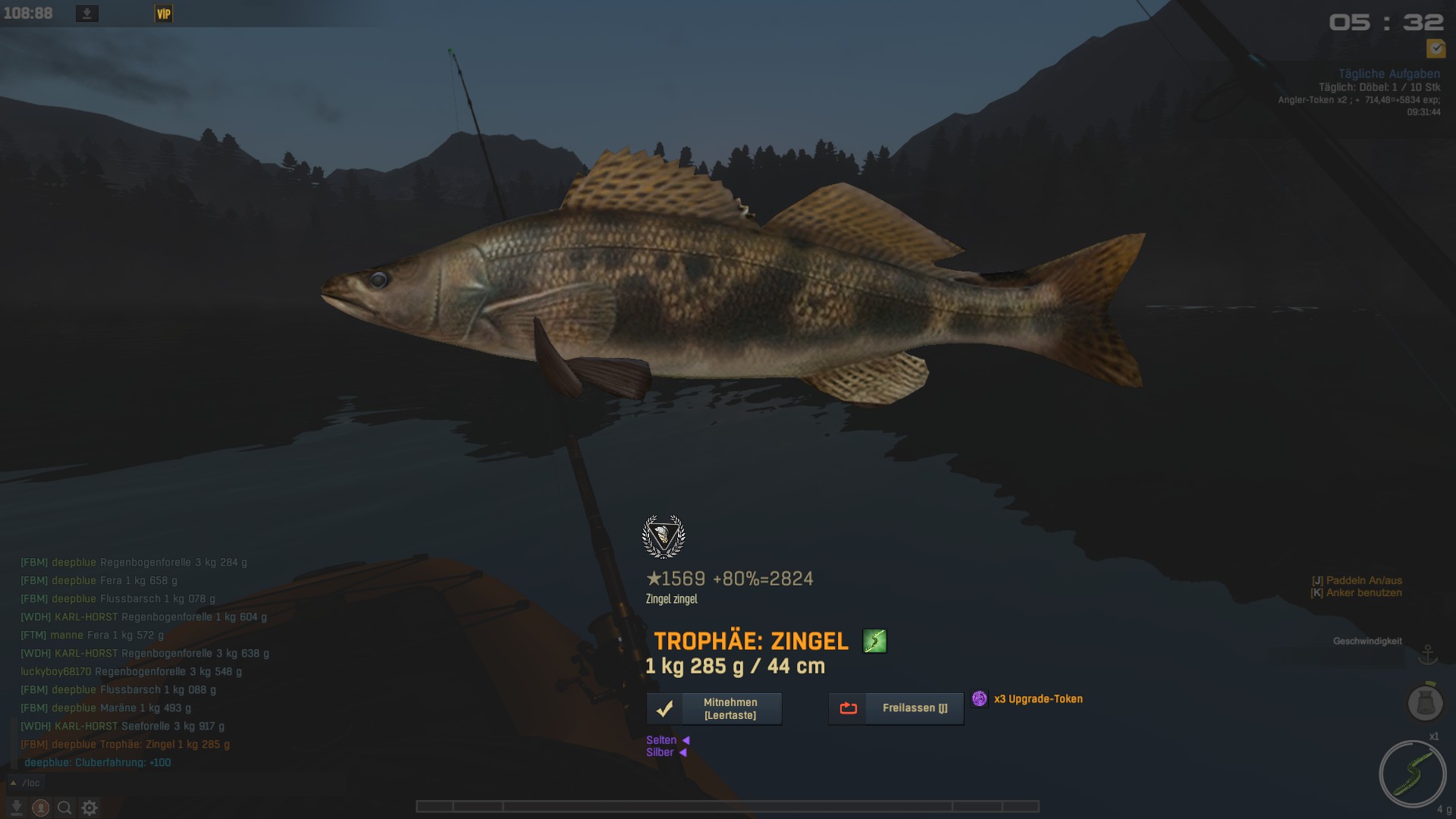Click the chat input field showing /loc
The width and height of the screenshot is (1456, 819).
(32, 783)
